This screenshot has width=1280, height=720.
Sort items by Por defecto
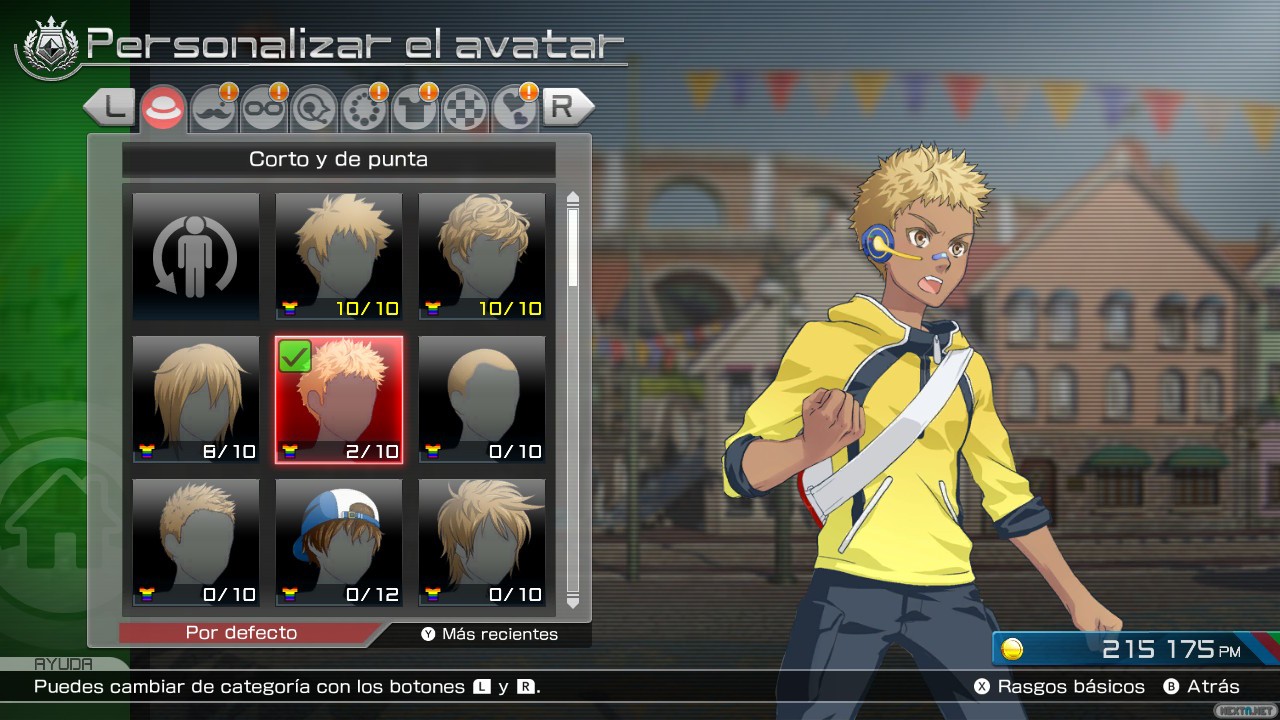(x=241, y=633)
